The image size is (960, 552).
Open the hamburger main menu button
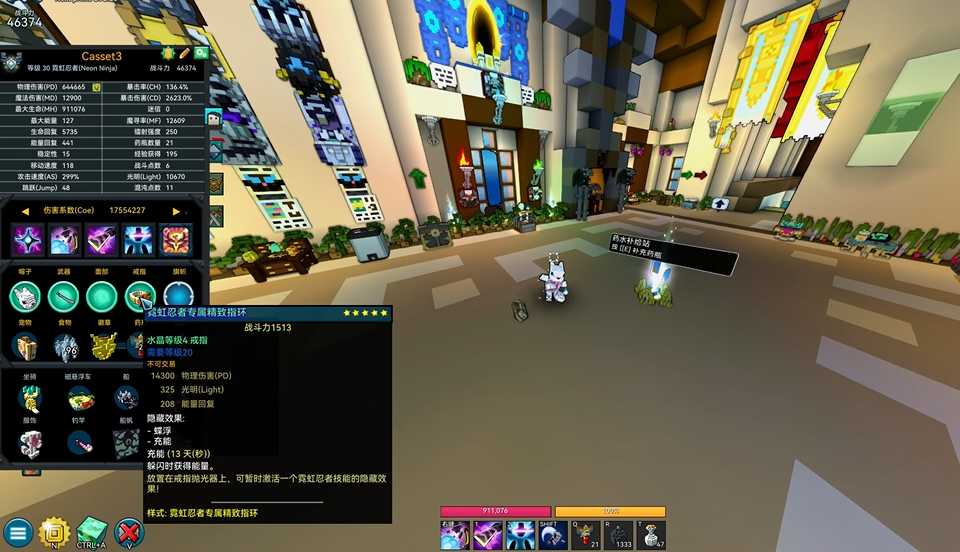pos(17,532)
